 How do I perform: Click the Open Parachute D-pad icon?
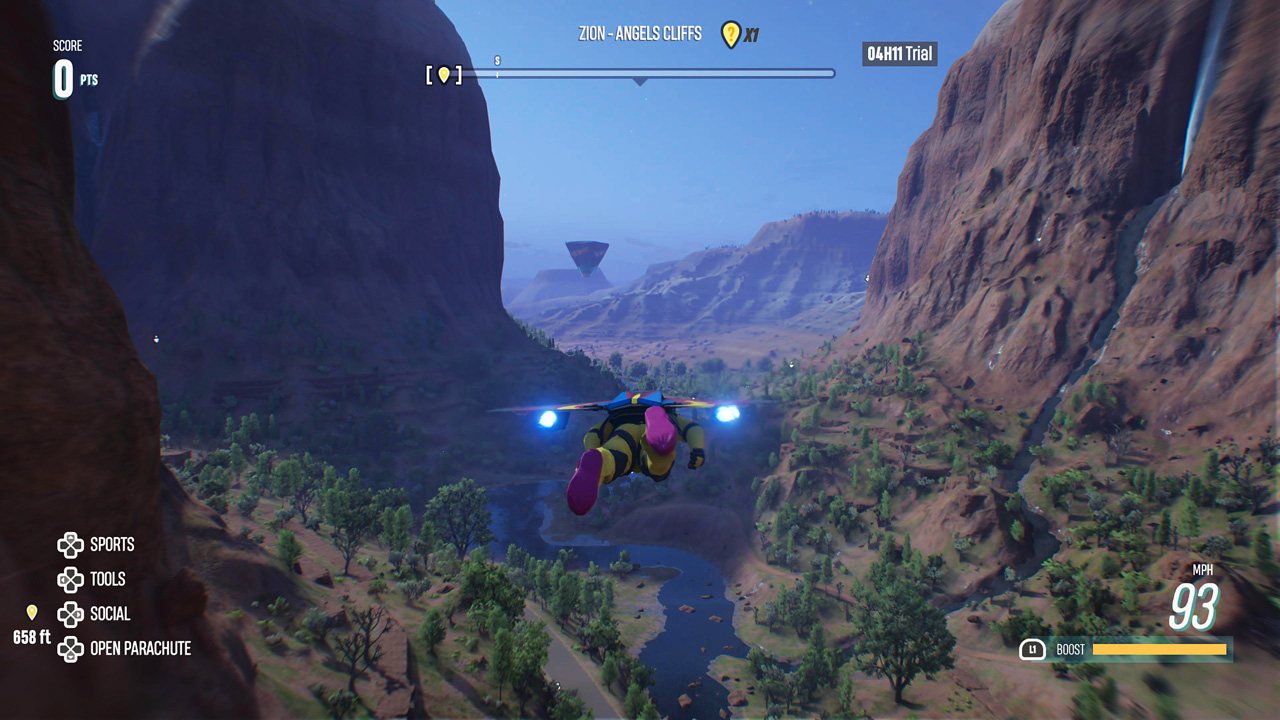coord(70,649)
